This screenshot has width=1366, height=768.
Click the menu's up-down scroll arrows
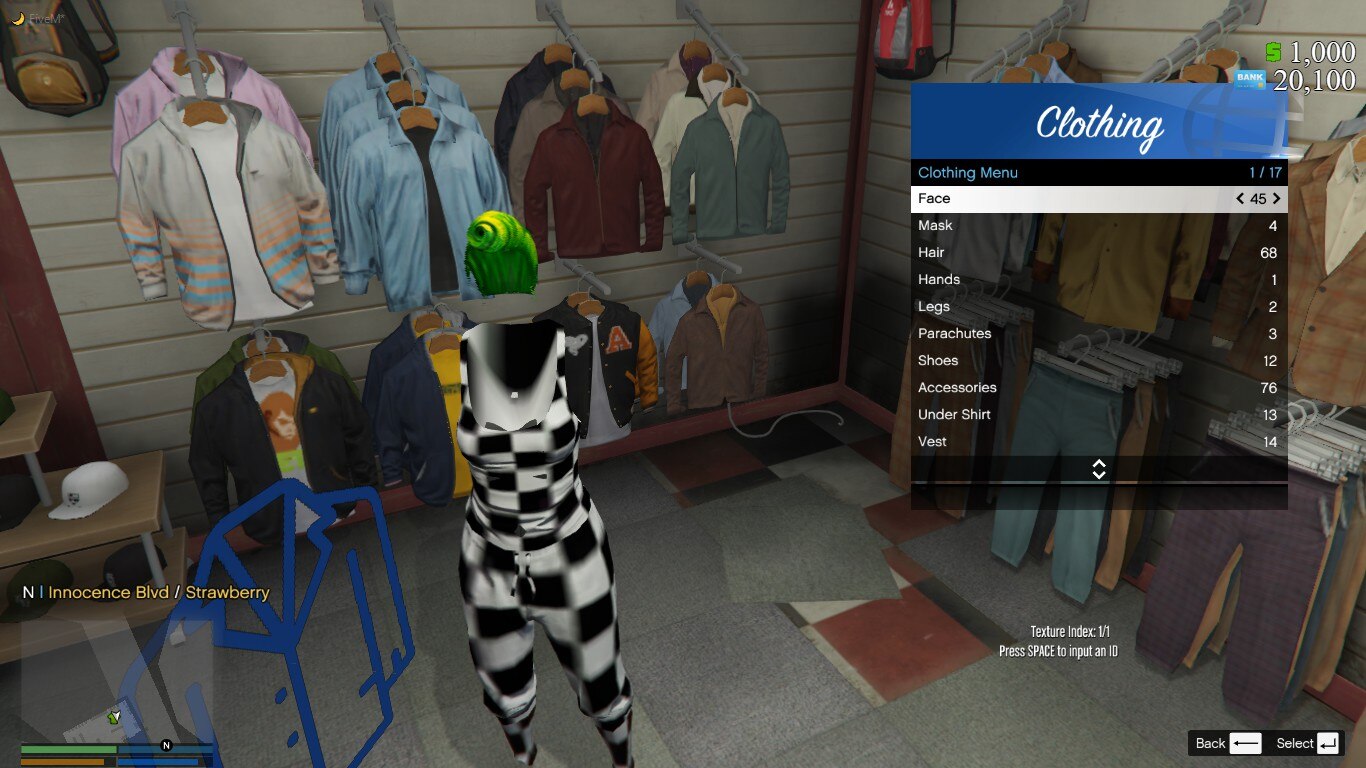(x=1099, y=469)
